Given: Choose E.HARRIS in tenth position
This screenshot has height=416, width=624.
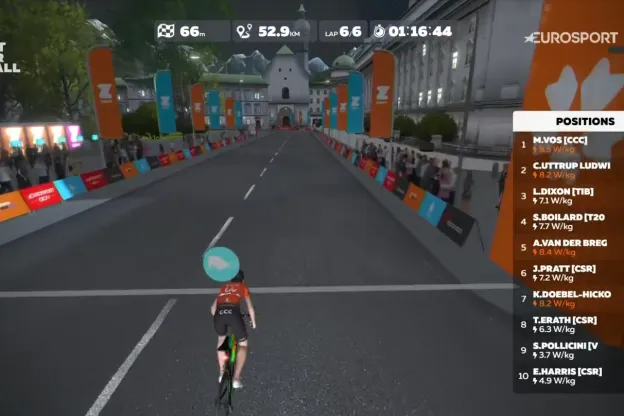Looking at the screenshot, I should pyautogui.click(x=568, y=376).
